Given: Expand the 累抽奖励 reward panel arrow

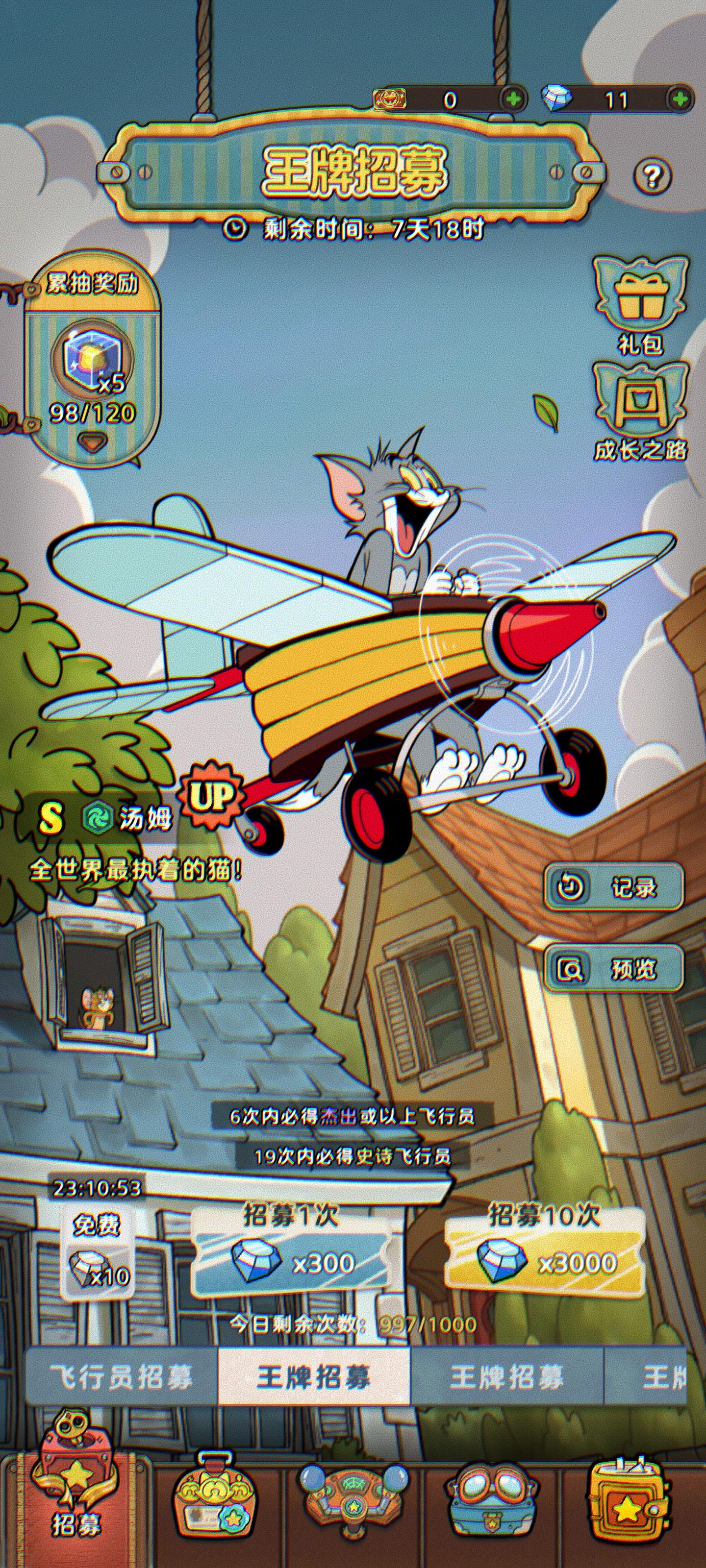Looking at the screenshot, I should pyautogui.click(x=93, y=443).
